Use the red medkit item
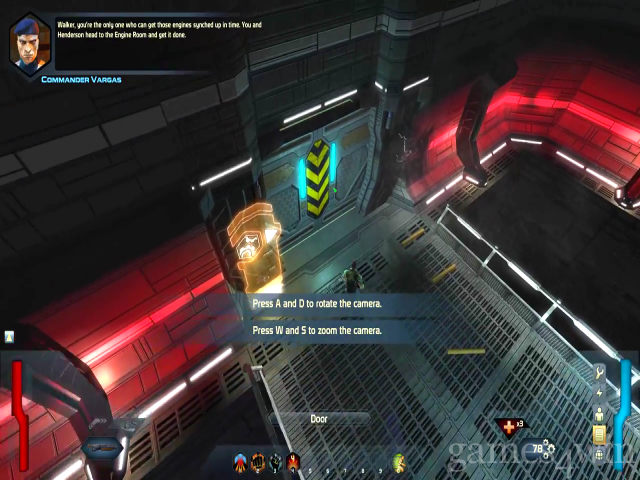 pos(510,427)
